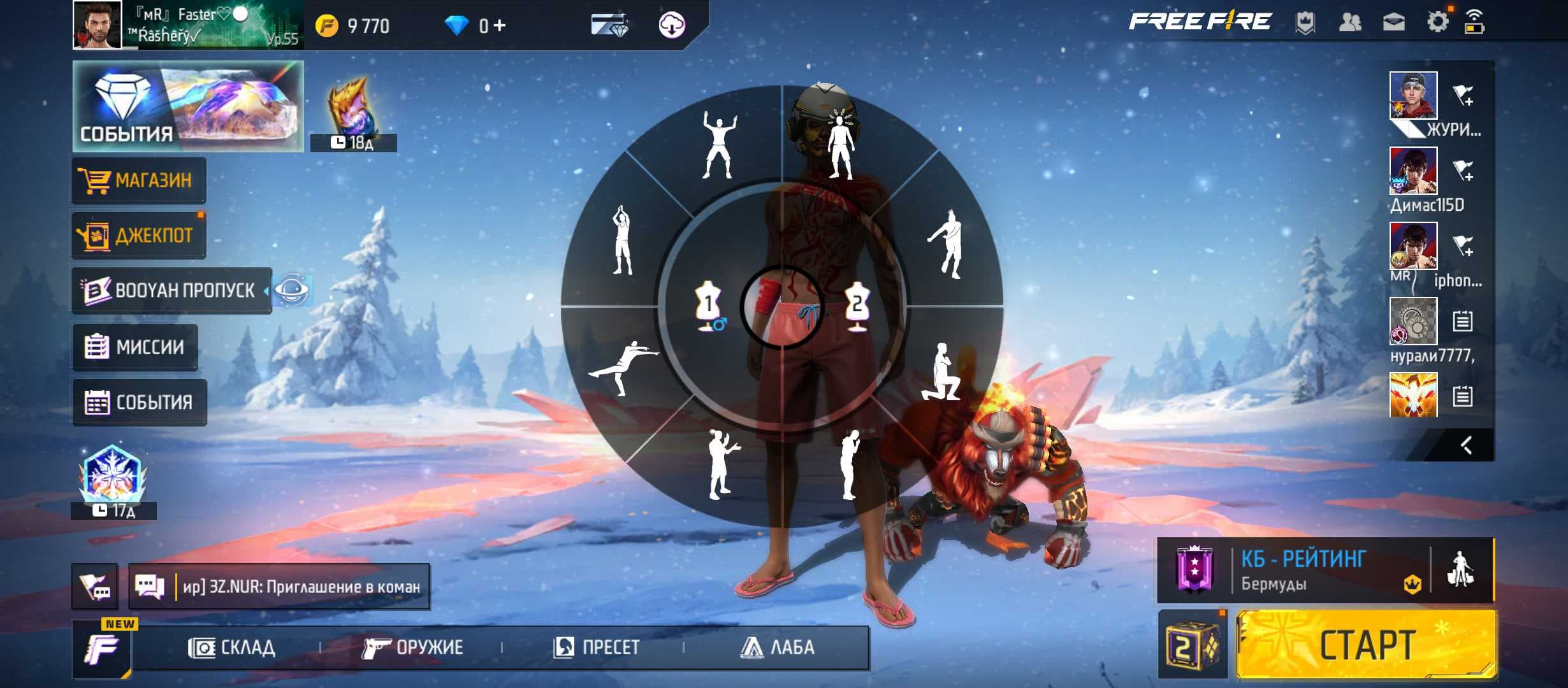
Task: Select the kneeling emote in the wheel
Action: click(941, 373)
